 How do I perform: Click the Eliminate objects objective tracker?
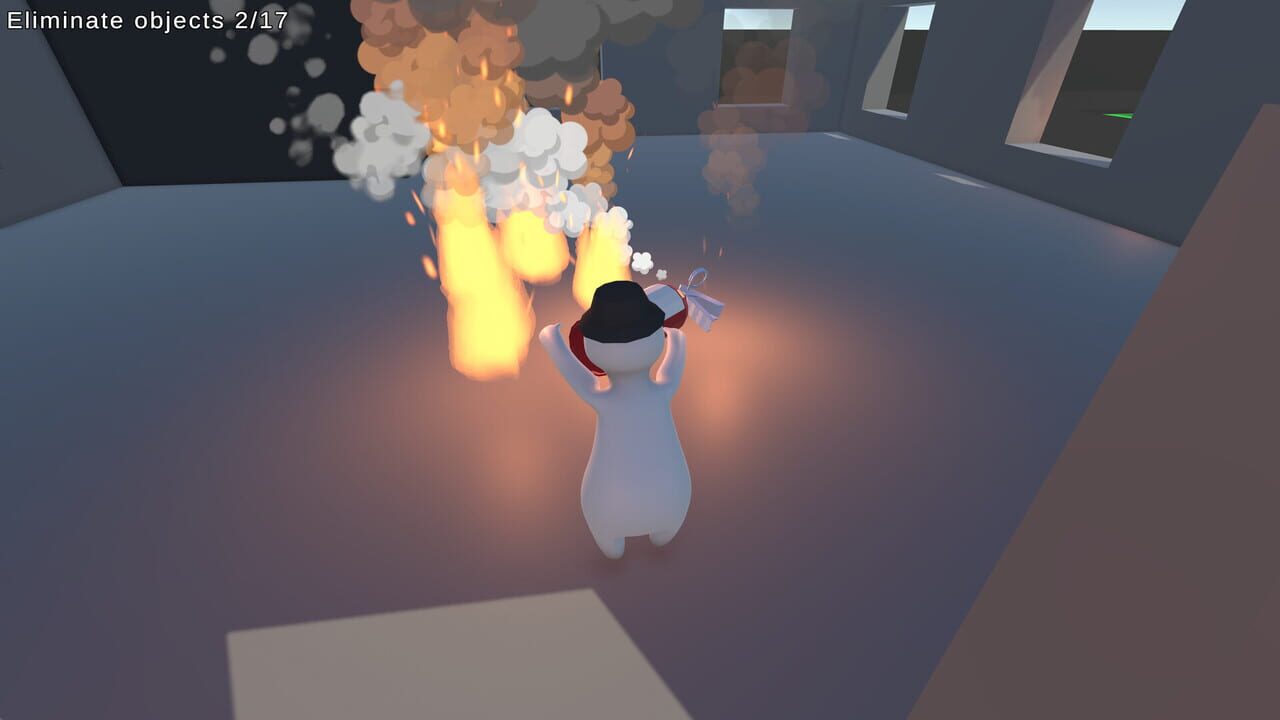click(x=148, y=20)
